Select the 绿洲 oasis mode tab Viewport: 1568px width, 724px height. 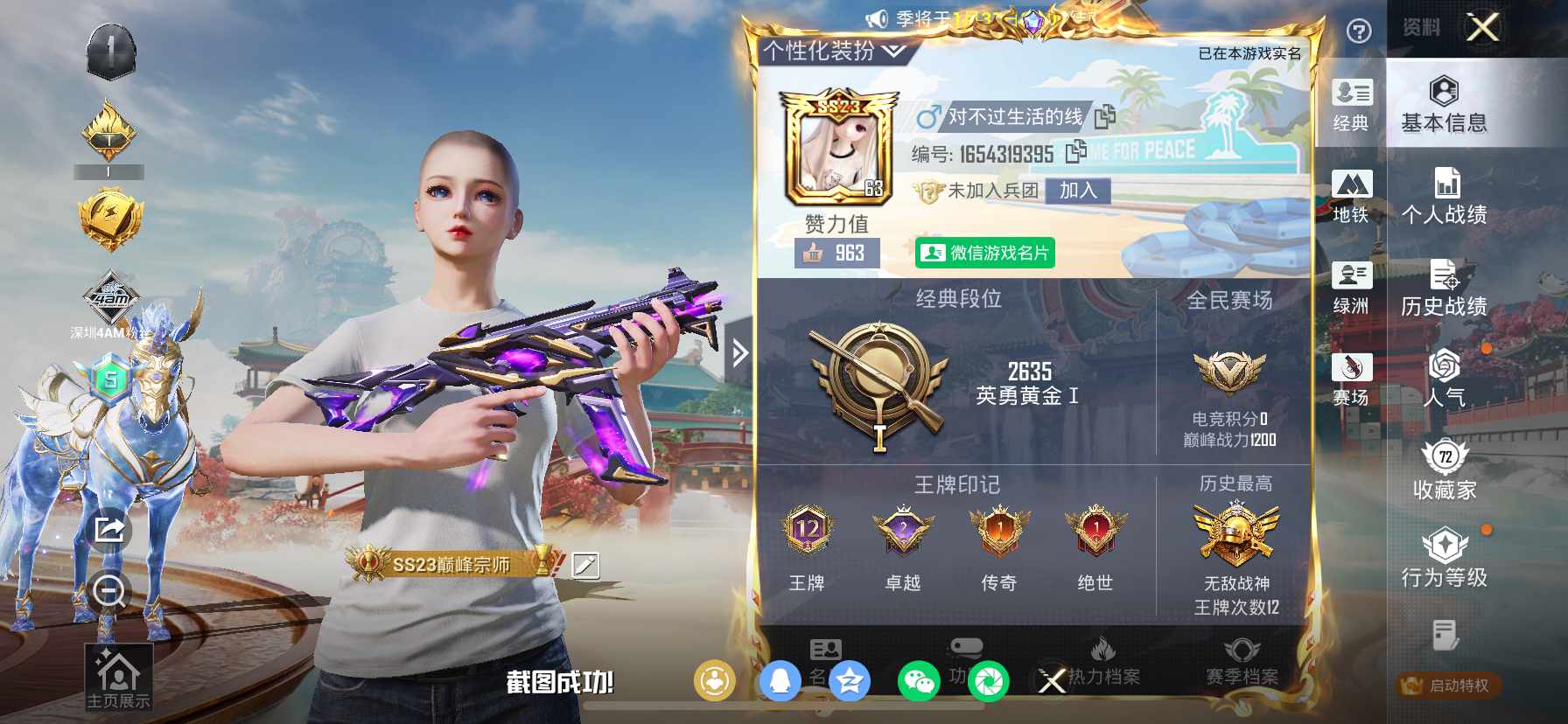click(x=1351, y=289)
